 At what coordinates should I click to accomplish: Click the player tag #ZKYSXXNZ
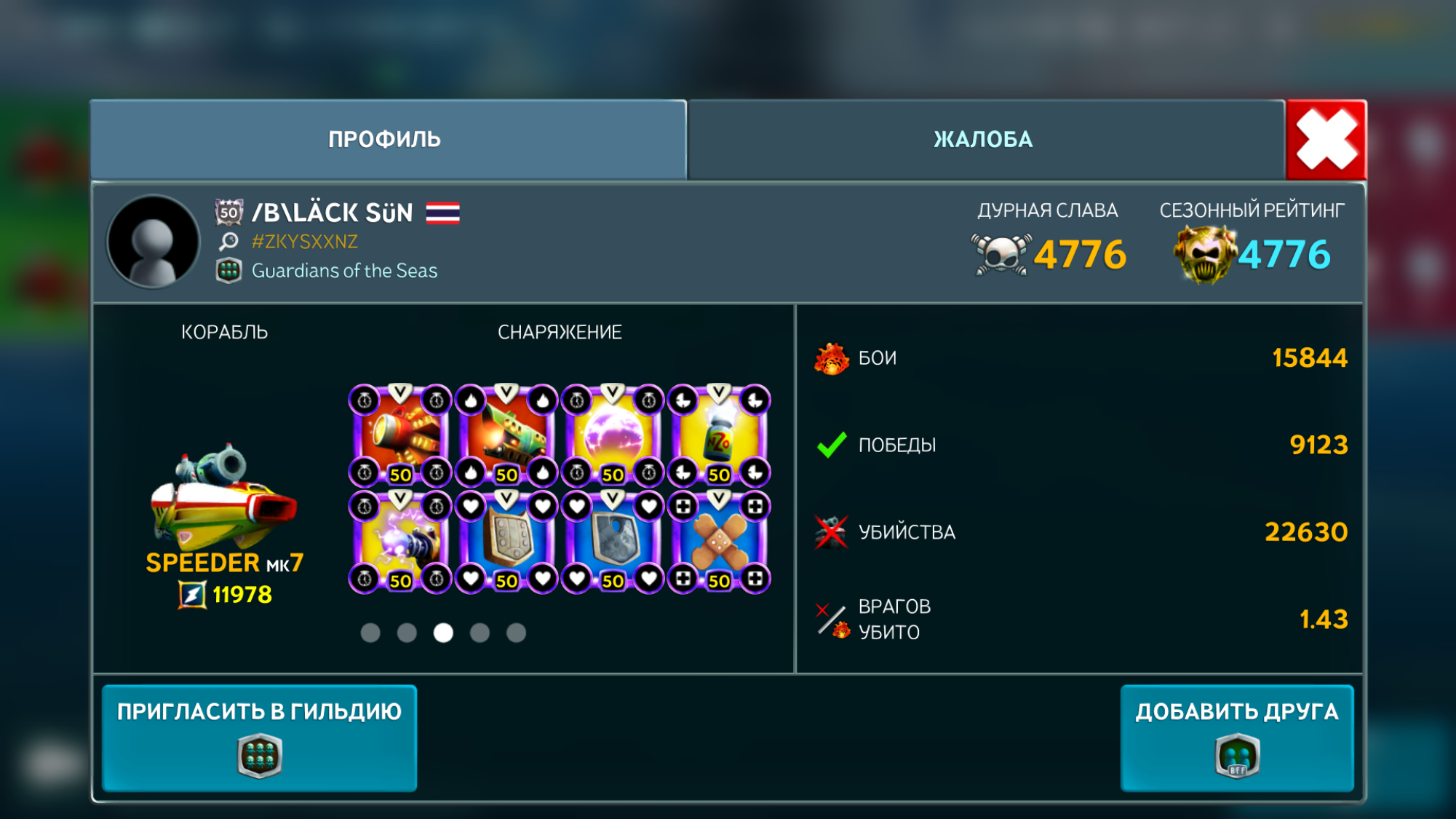click(304, 242)
